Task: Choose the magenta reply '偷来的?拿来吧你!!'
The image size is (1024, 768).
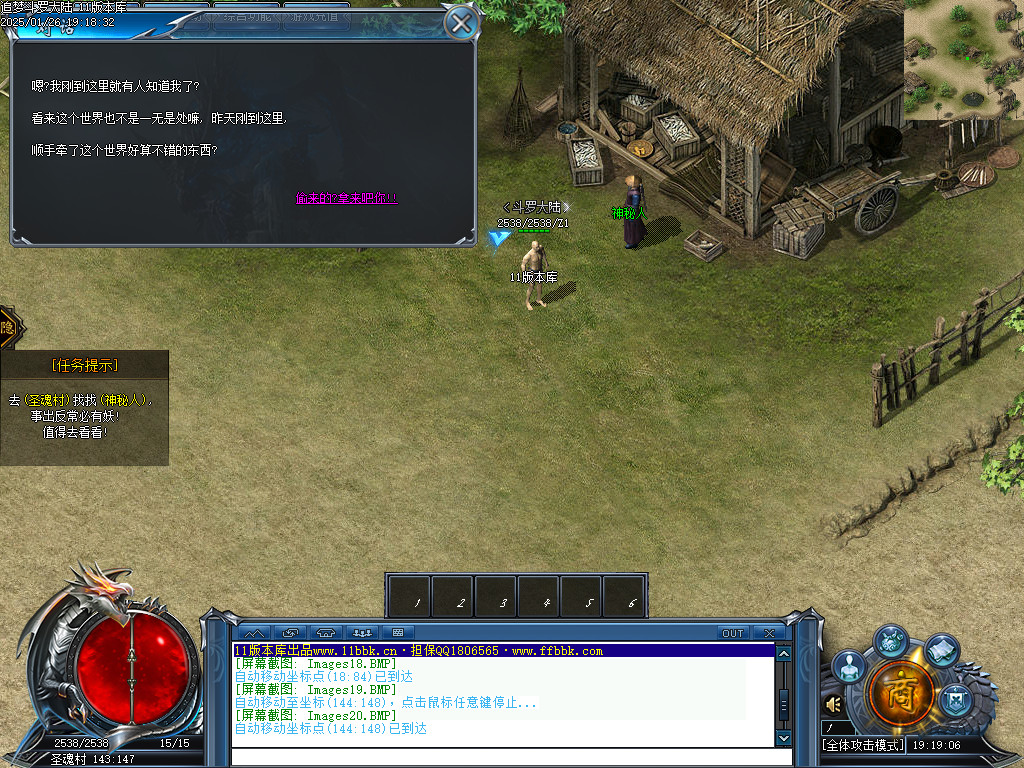Action: tap(346, 198)
